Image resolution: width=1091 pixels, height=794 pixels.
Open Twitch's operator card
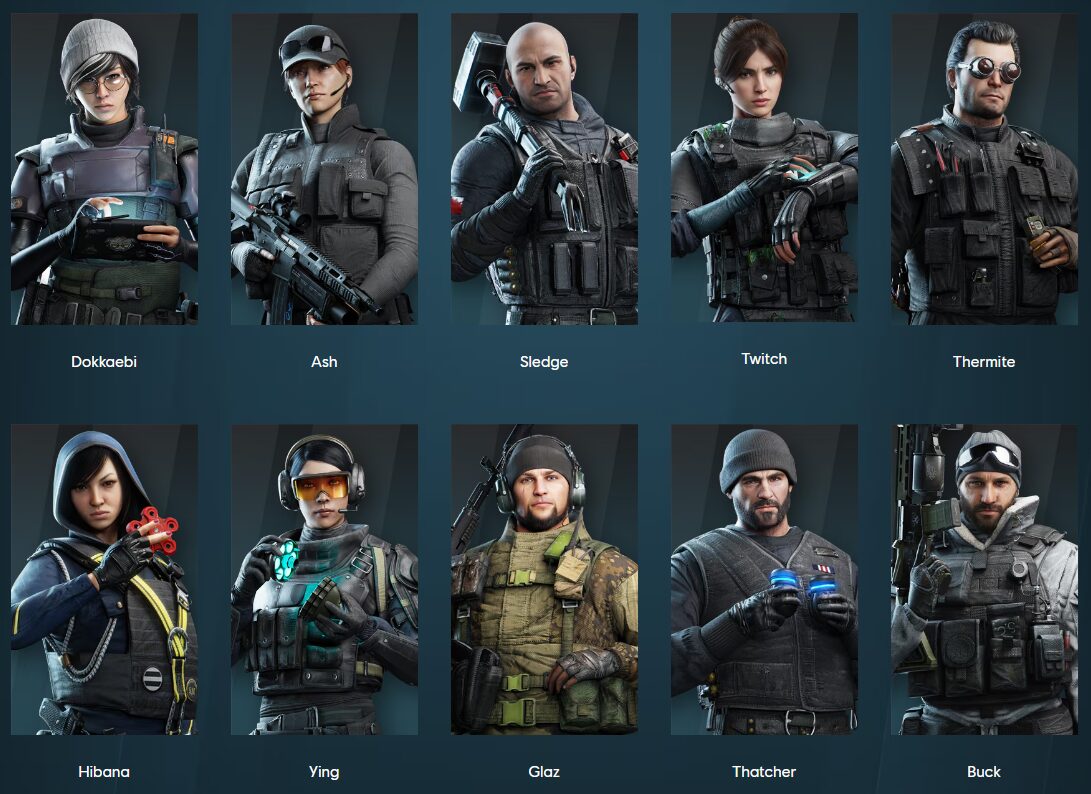[x=764, y=169]
